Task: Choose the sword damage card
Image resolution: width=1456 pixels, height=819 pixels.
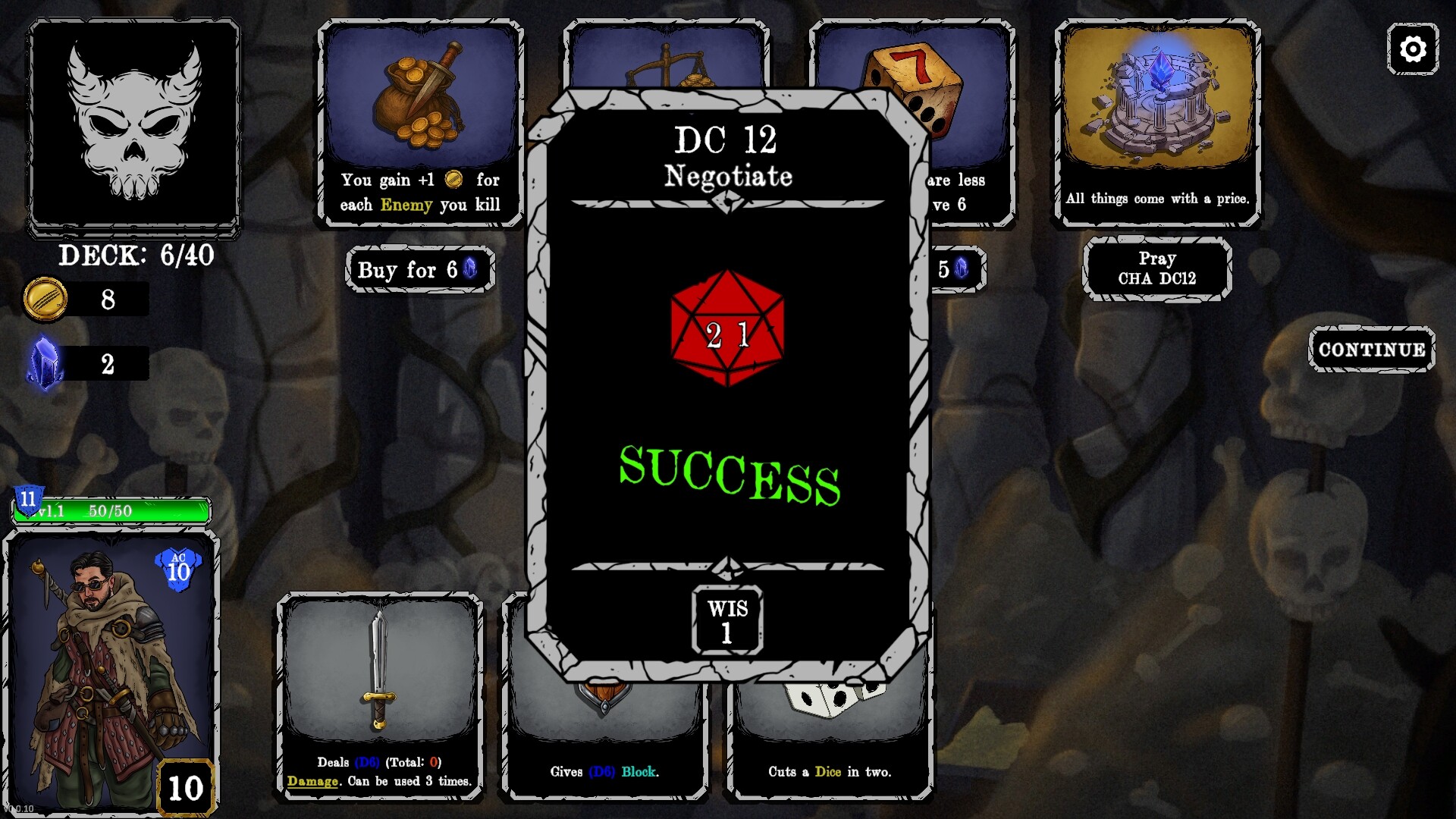Action: coord(380,694)
